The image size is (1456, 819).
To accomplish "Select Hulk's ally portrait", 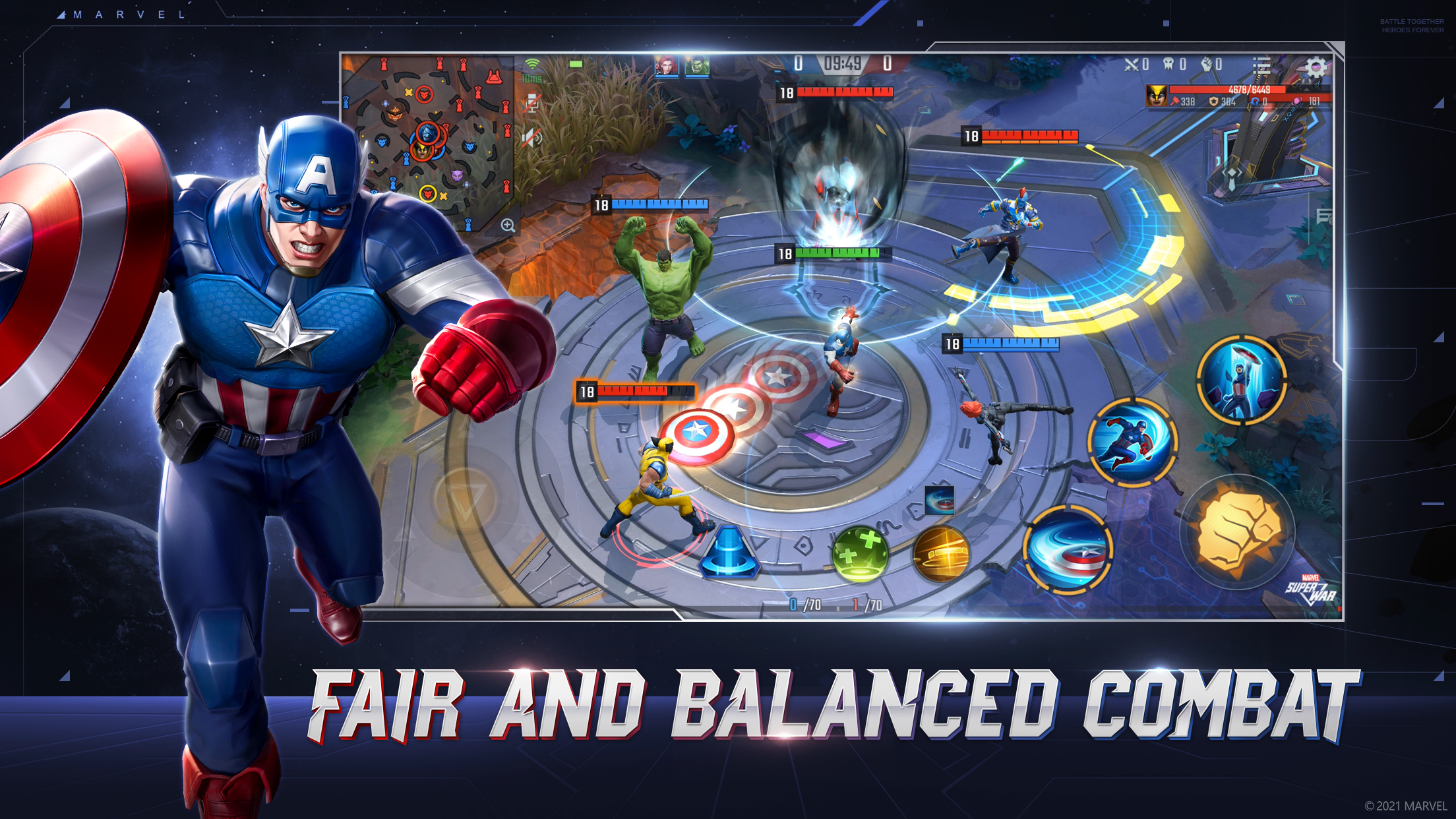I will point(696,66).
